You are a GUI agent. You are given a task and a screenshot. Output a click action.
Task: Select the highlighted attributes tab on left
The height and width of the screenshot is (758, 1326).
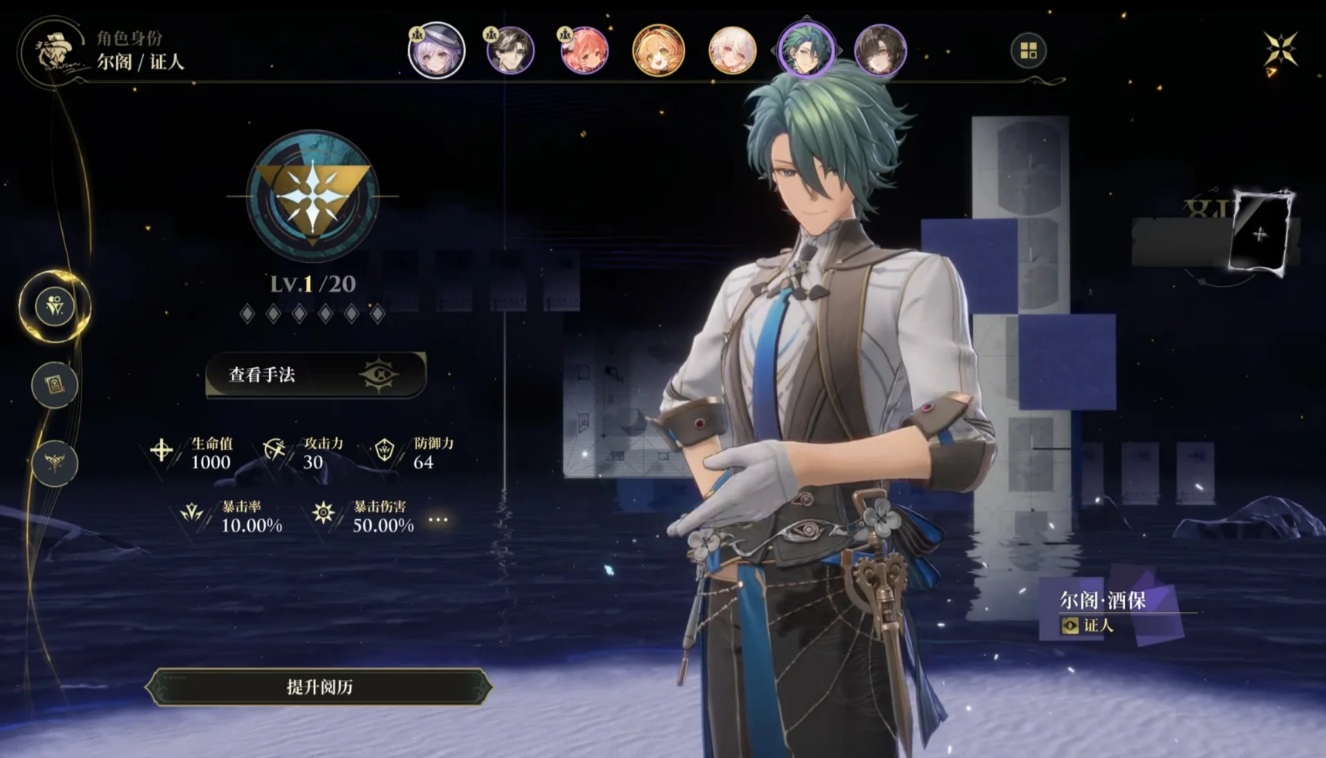[x=54, y=306]
